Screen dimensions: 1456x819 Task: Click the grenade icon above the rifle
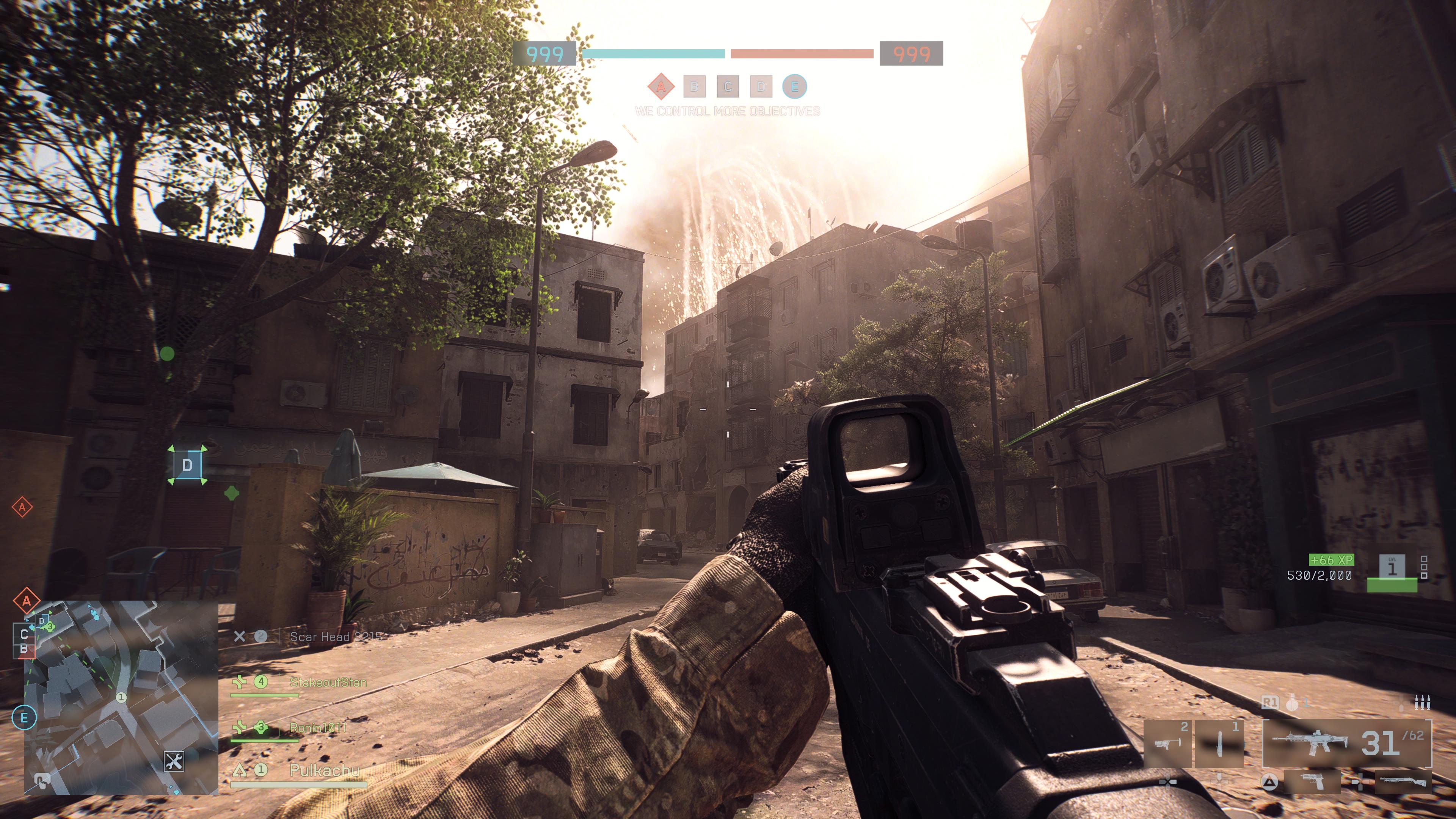click(x=1292, y=703)
